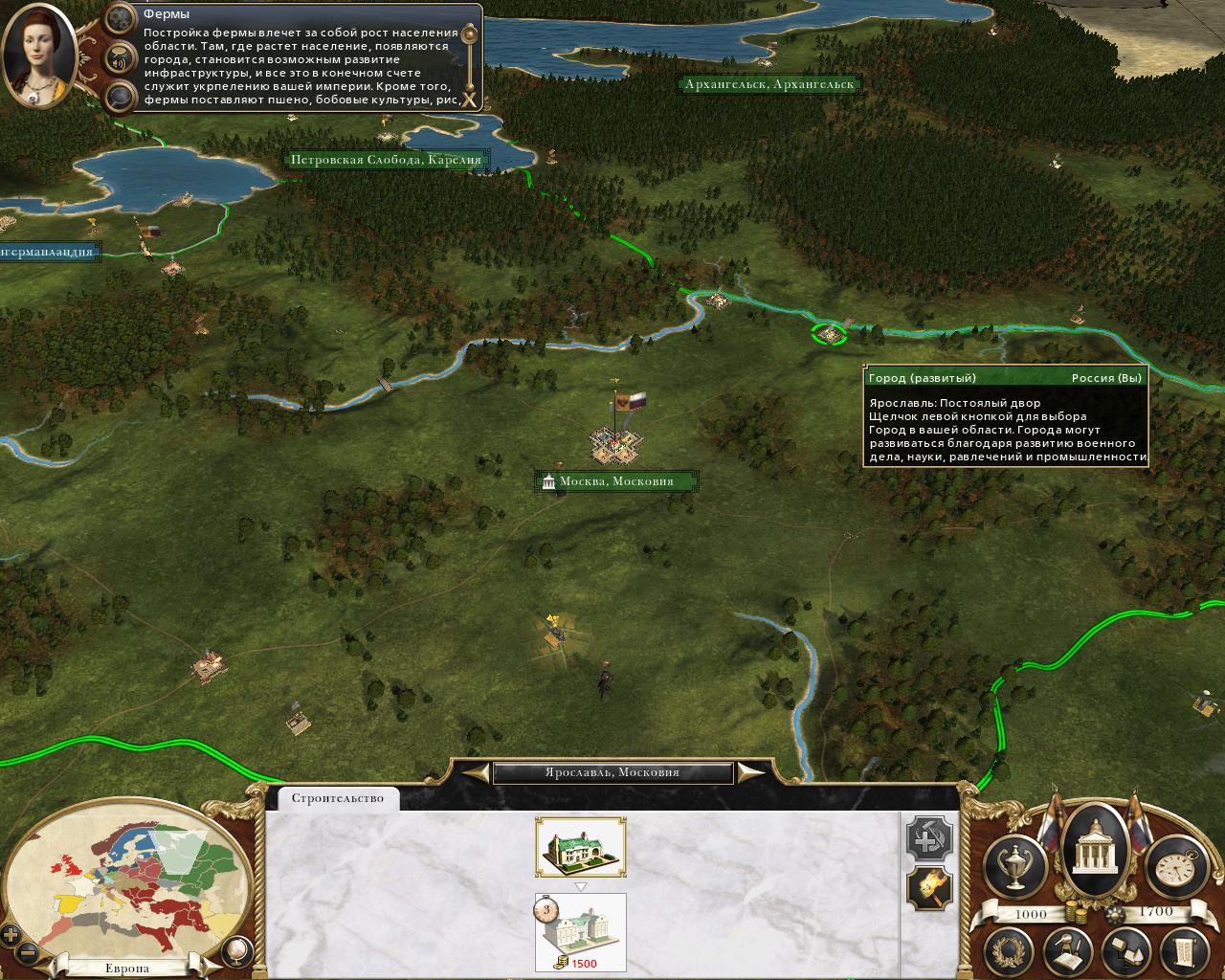
Task: Click the arrow between buildings in construction chain
Action: (578, 885)
